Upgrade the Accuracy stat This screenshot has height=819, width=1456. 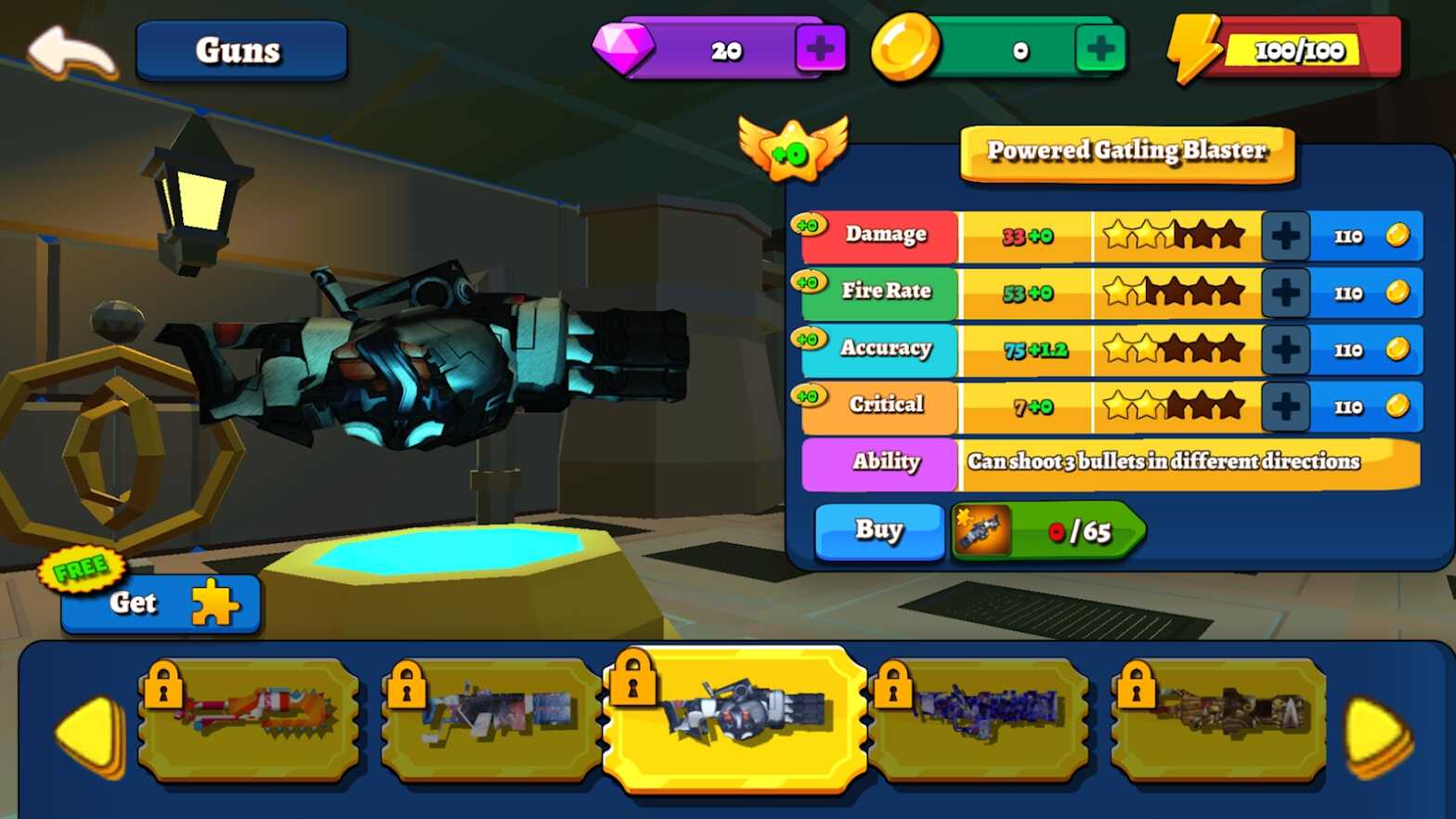tap(1285, 349)
